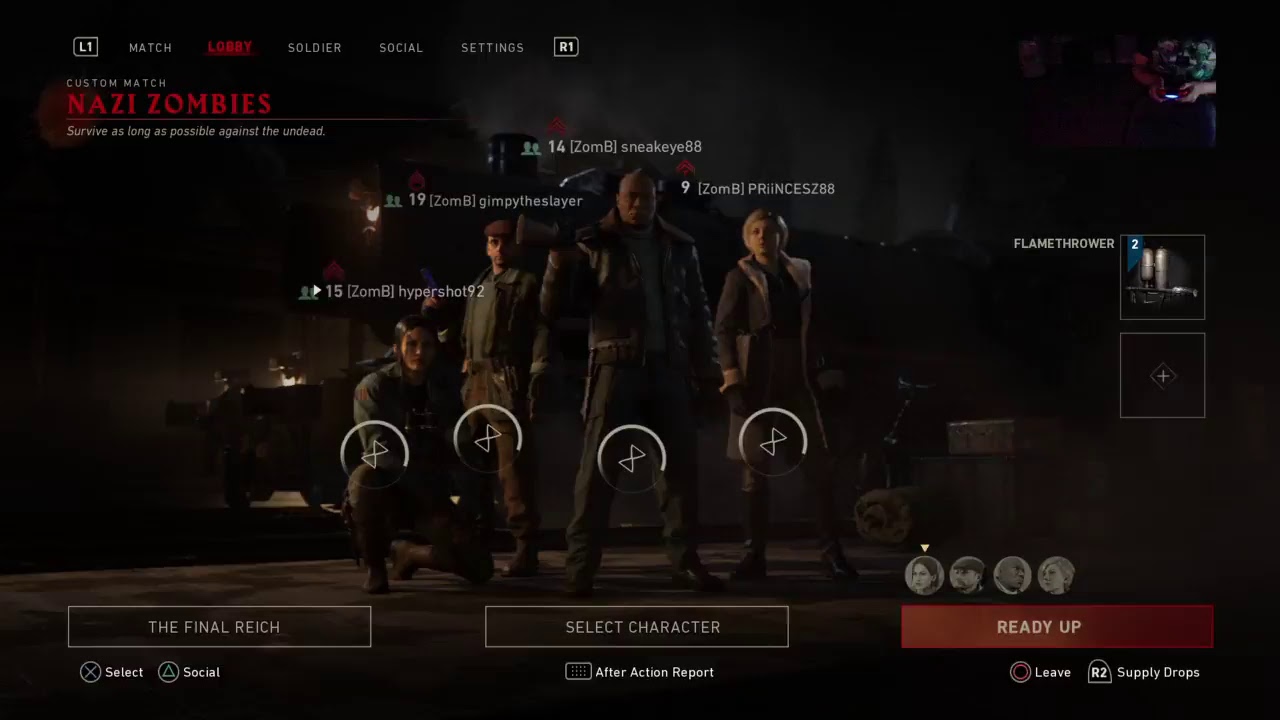Screen dimensions: 1280x720
Task: Switch to the Match tab
Action: click(x=150, y=48)
